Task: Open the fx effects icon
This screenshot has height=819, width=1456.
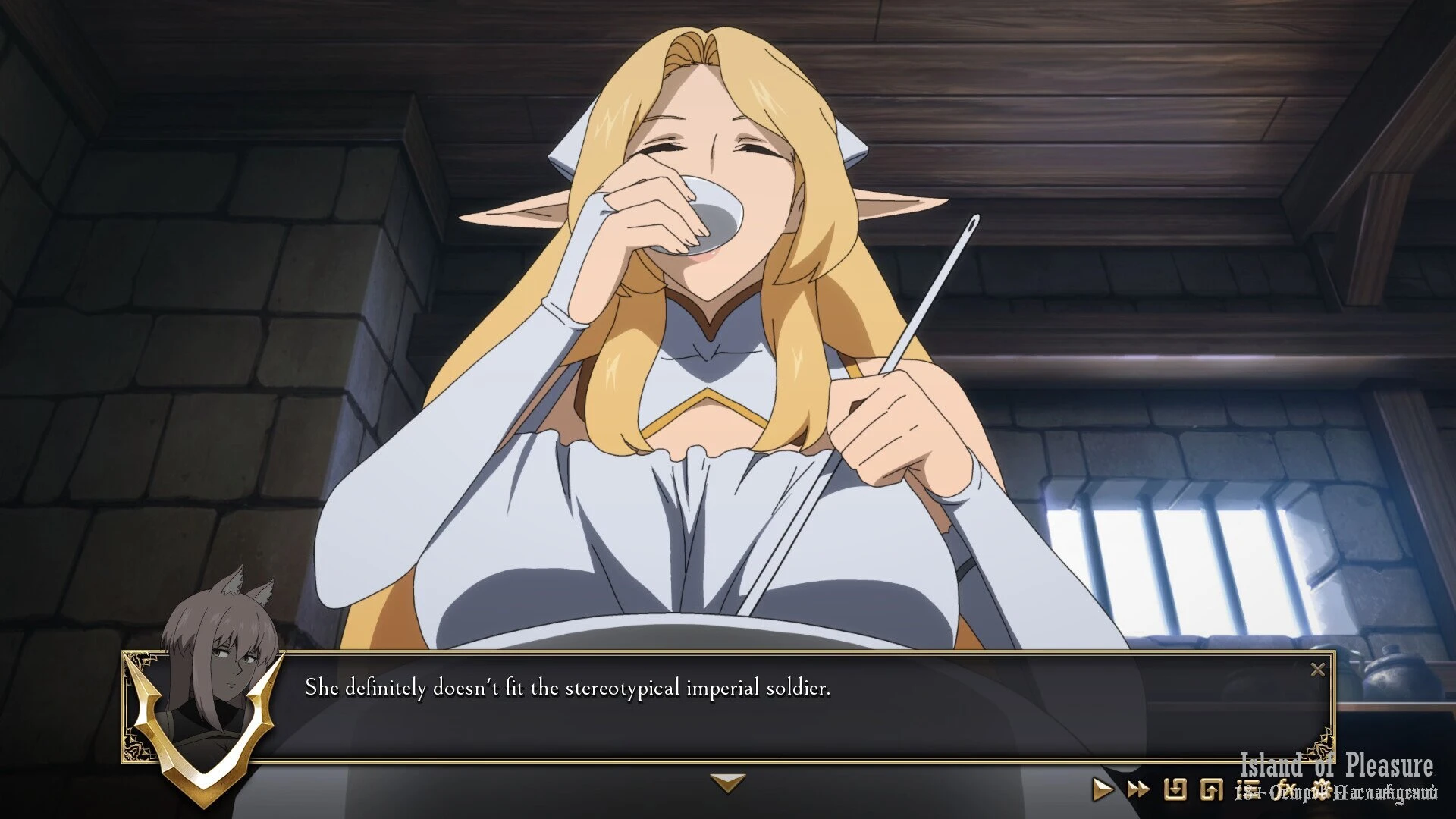Action: [x=1286, y=789]
